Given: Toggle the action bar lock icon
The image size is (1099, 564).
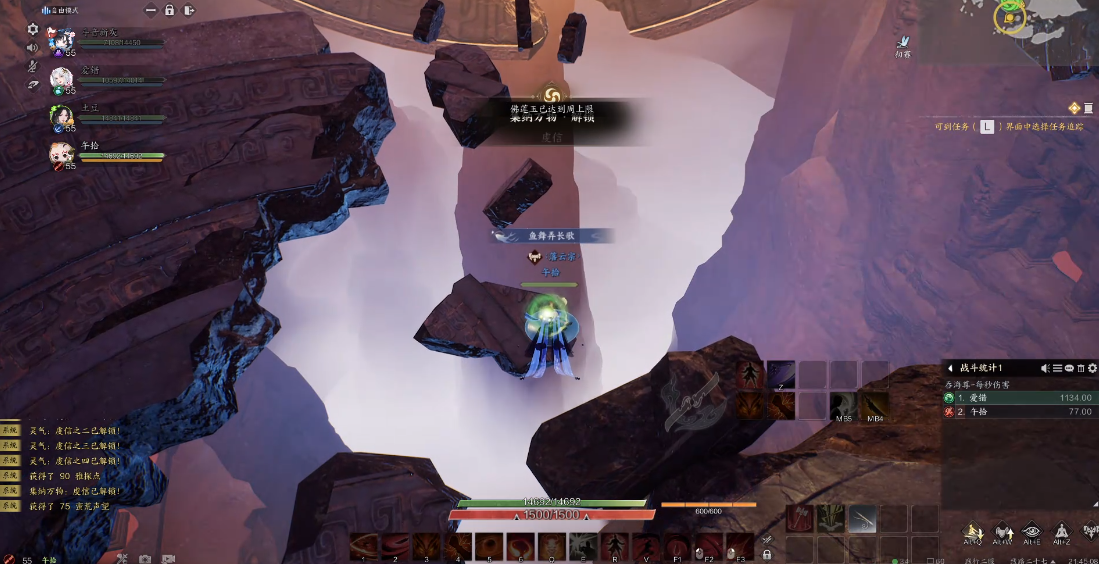Looking at the screenshot, I should pyautogui.click(x=767, y=554).
